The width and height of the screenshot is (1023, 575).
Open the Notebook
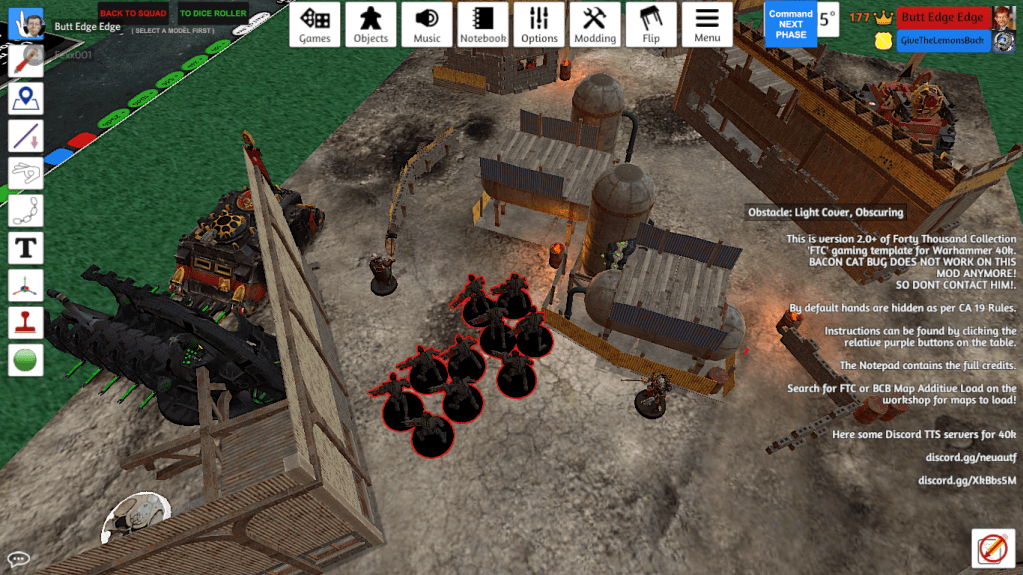click(483, 25)
